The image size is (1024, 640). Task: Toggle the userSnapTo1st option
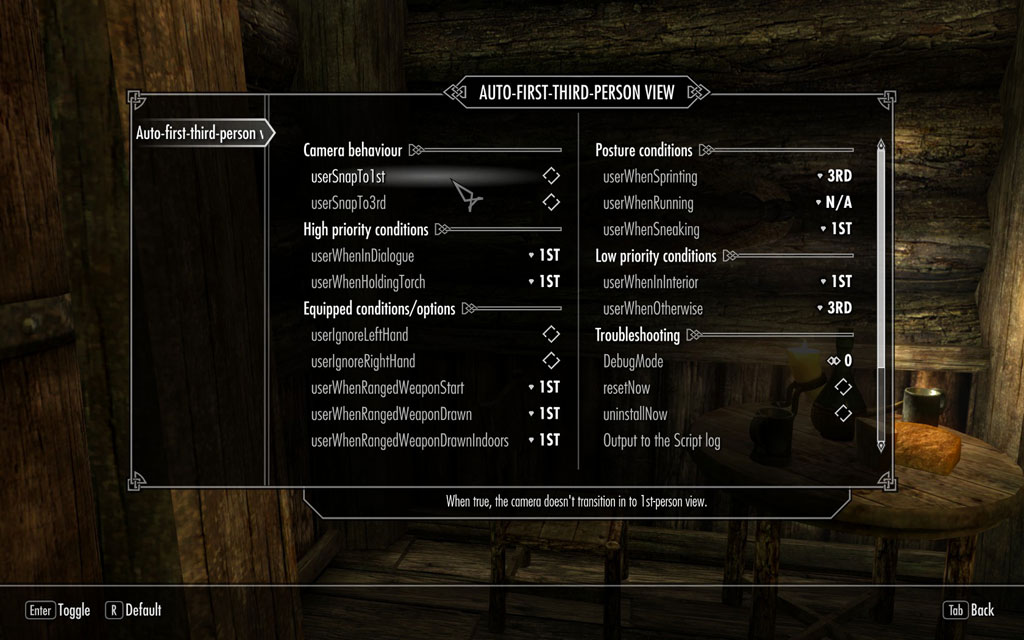(x=550, y=176)
